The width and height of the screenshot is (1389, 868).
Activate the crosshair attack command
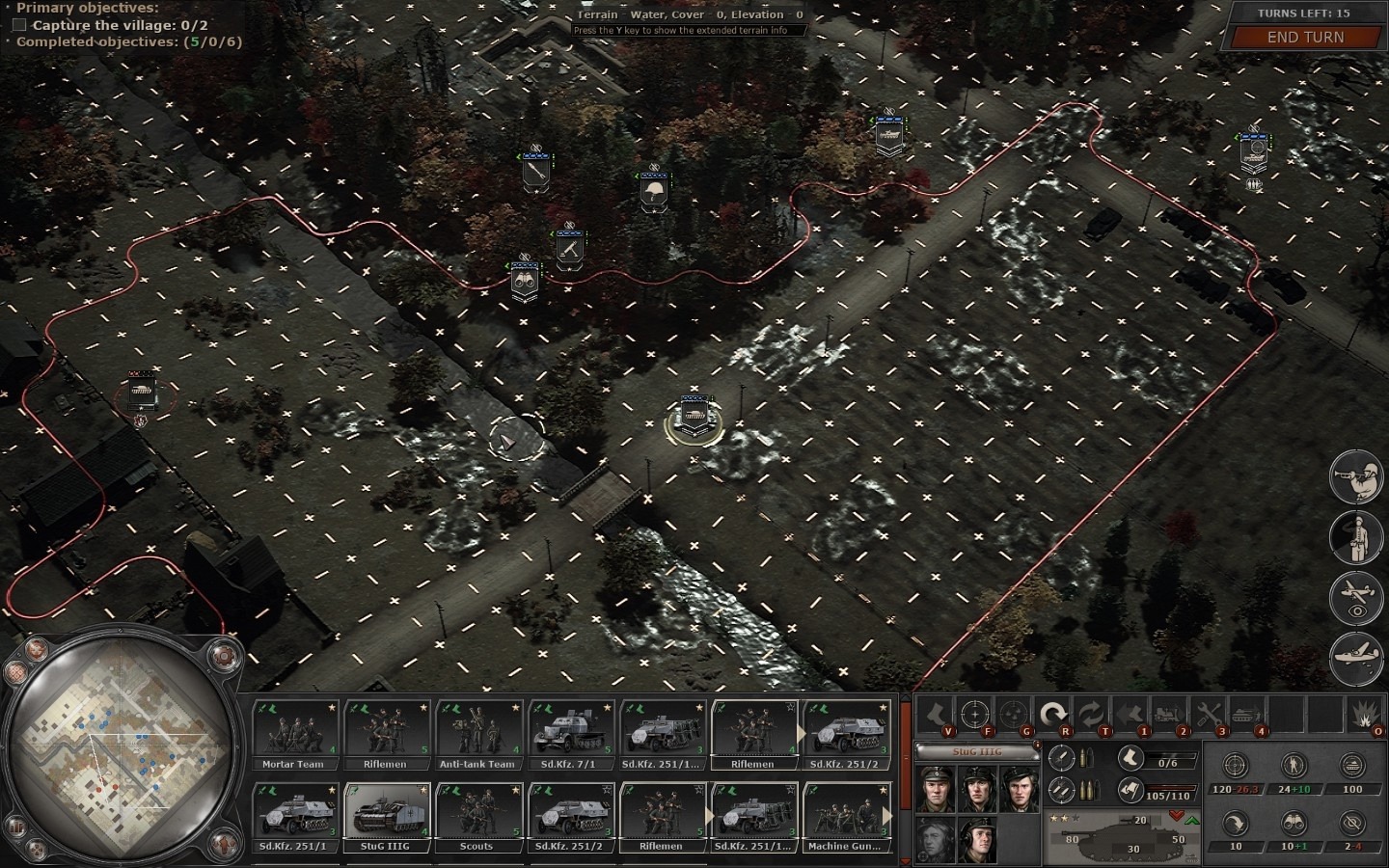(x=975, y=715)
